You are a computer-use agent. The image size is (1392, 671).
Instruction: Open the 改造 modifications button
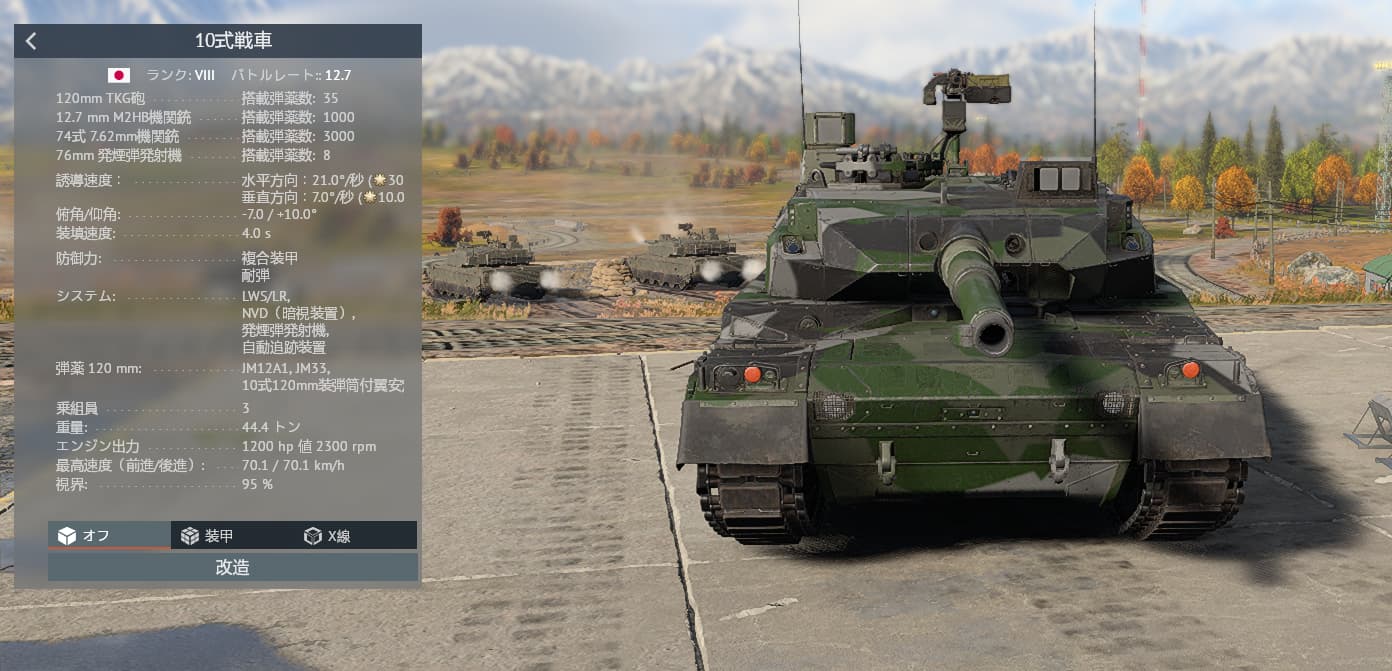(232, 567)
